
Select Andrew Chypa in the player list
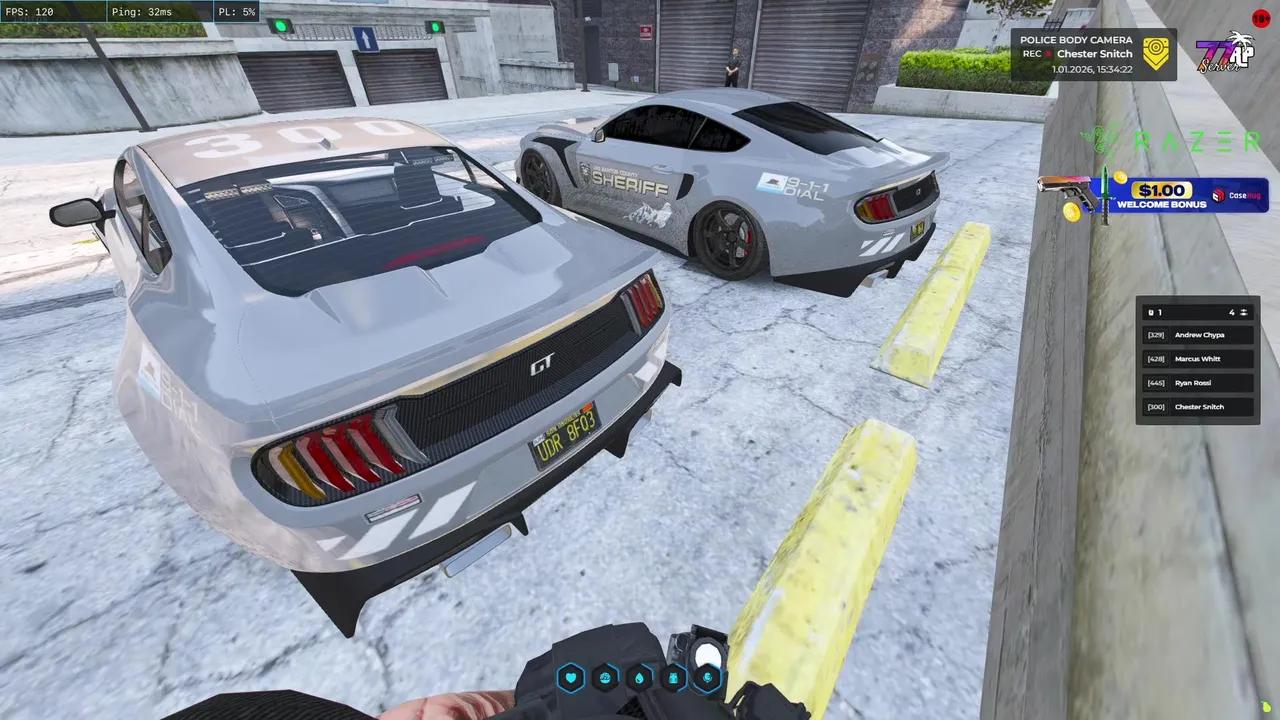(x=1197, y=334)
